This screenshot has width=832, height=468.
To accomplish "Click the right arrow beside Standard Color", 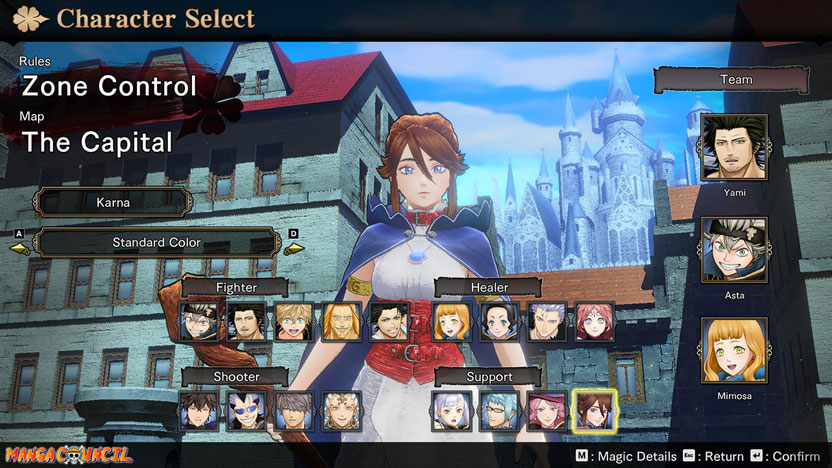I will point(292,243).
